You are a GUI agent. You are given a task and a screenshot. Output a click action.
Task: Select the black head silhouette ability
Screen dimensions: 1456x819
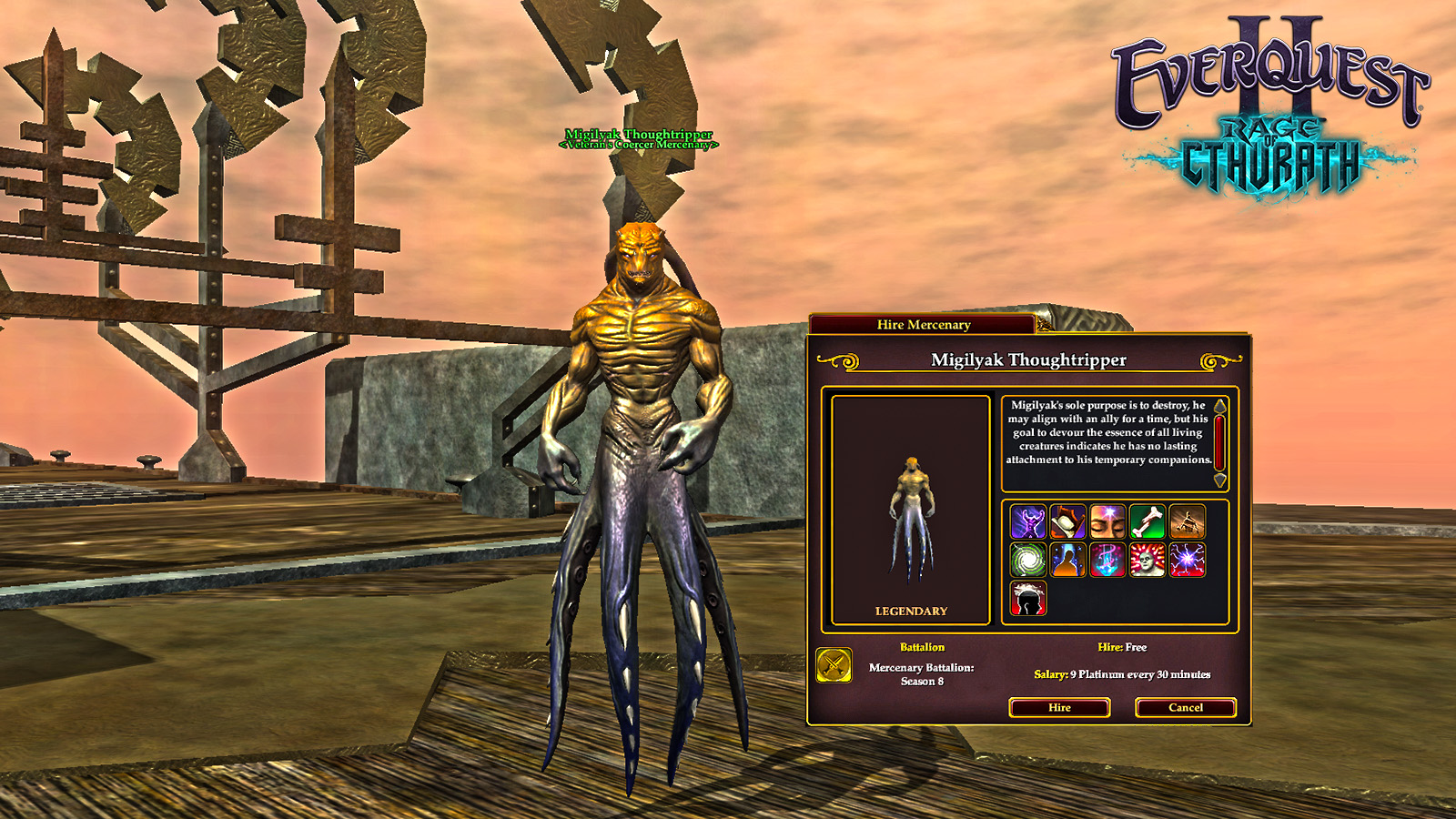(x=1028, y=599)
